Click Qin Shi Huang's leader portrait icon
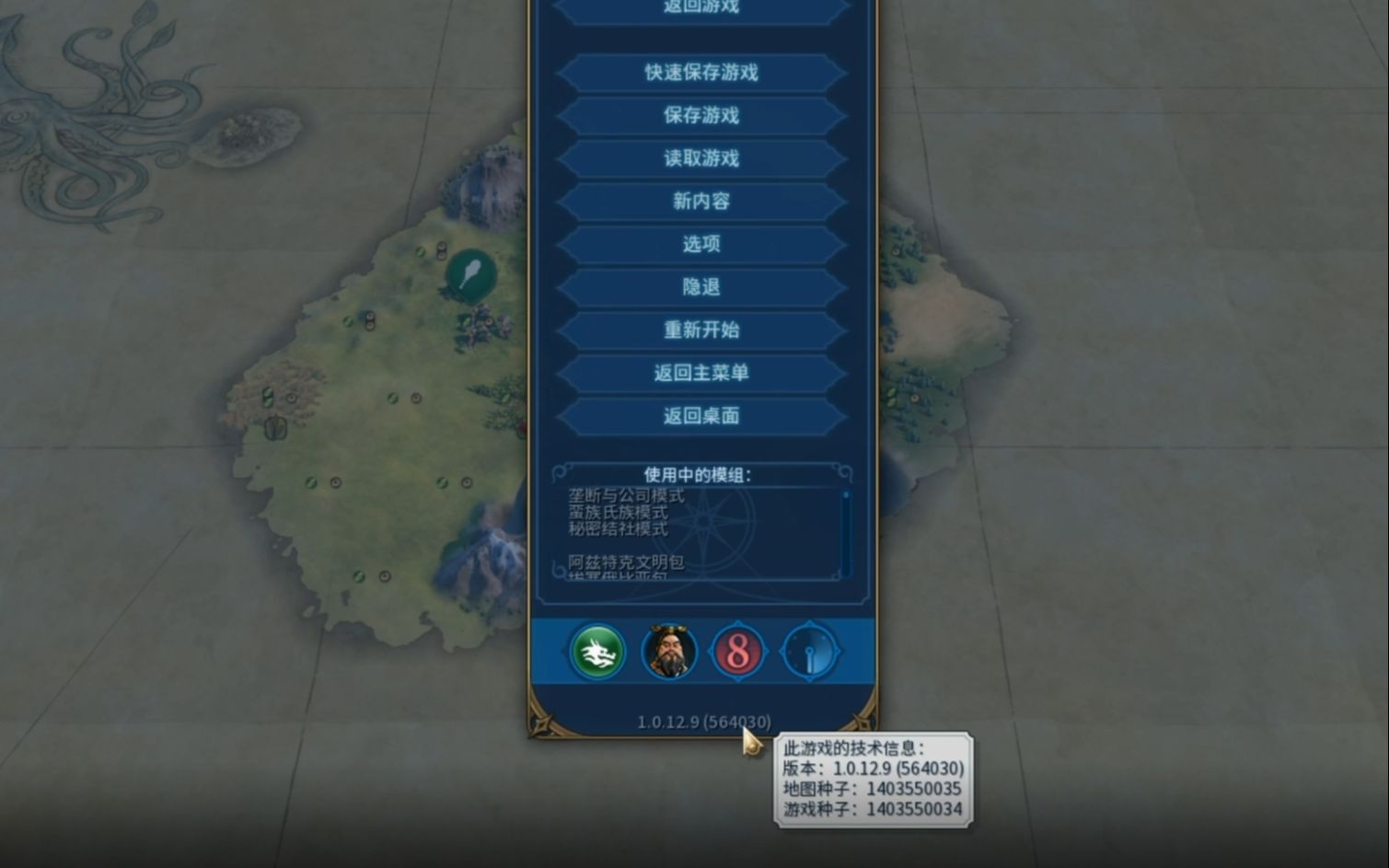The width and height of the screenshot is (1389, 868). (667, 651)
